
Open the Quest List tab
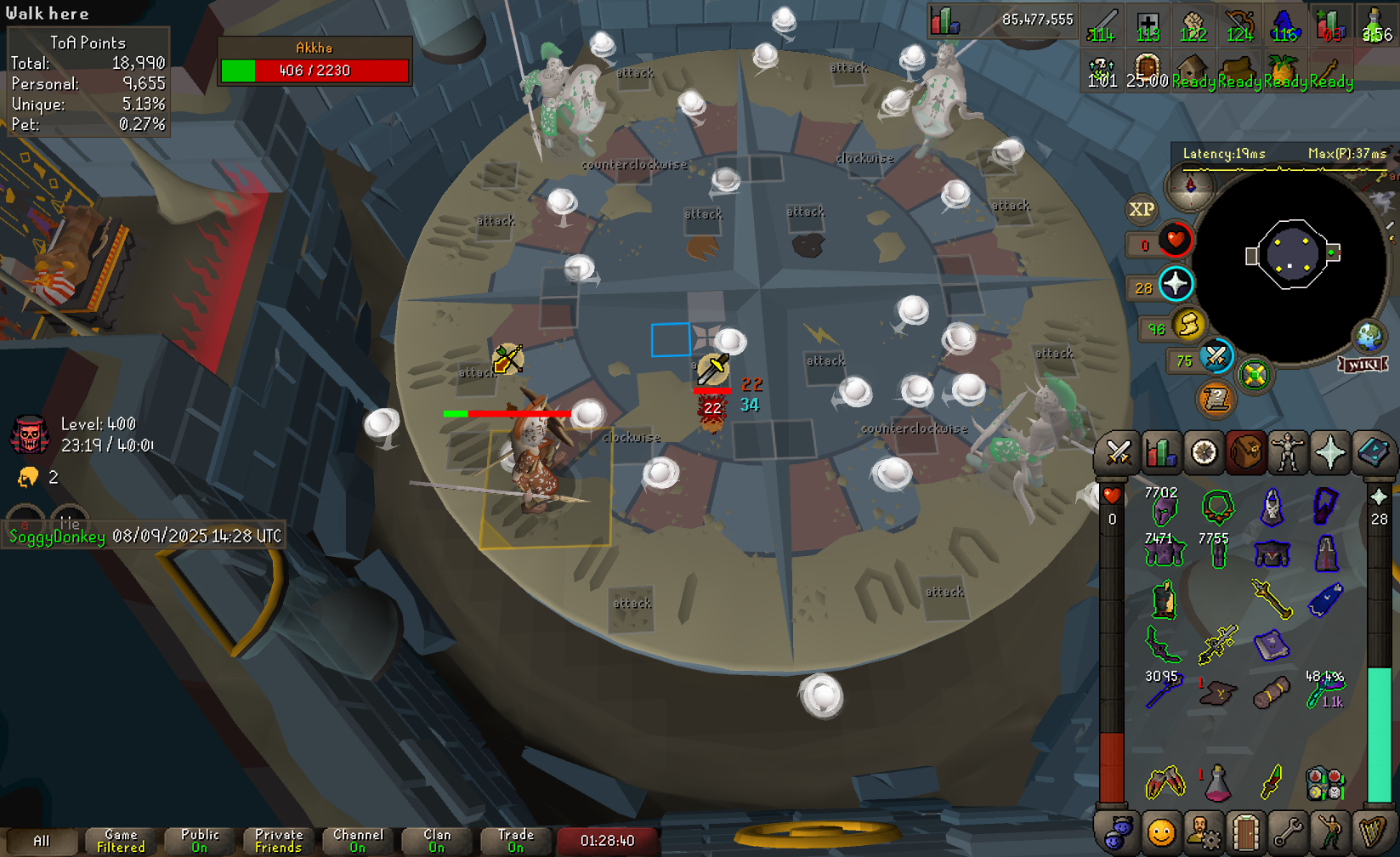point(1203,452)
